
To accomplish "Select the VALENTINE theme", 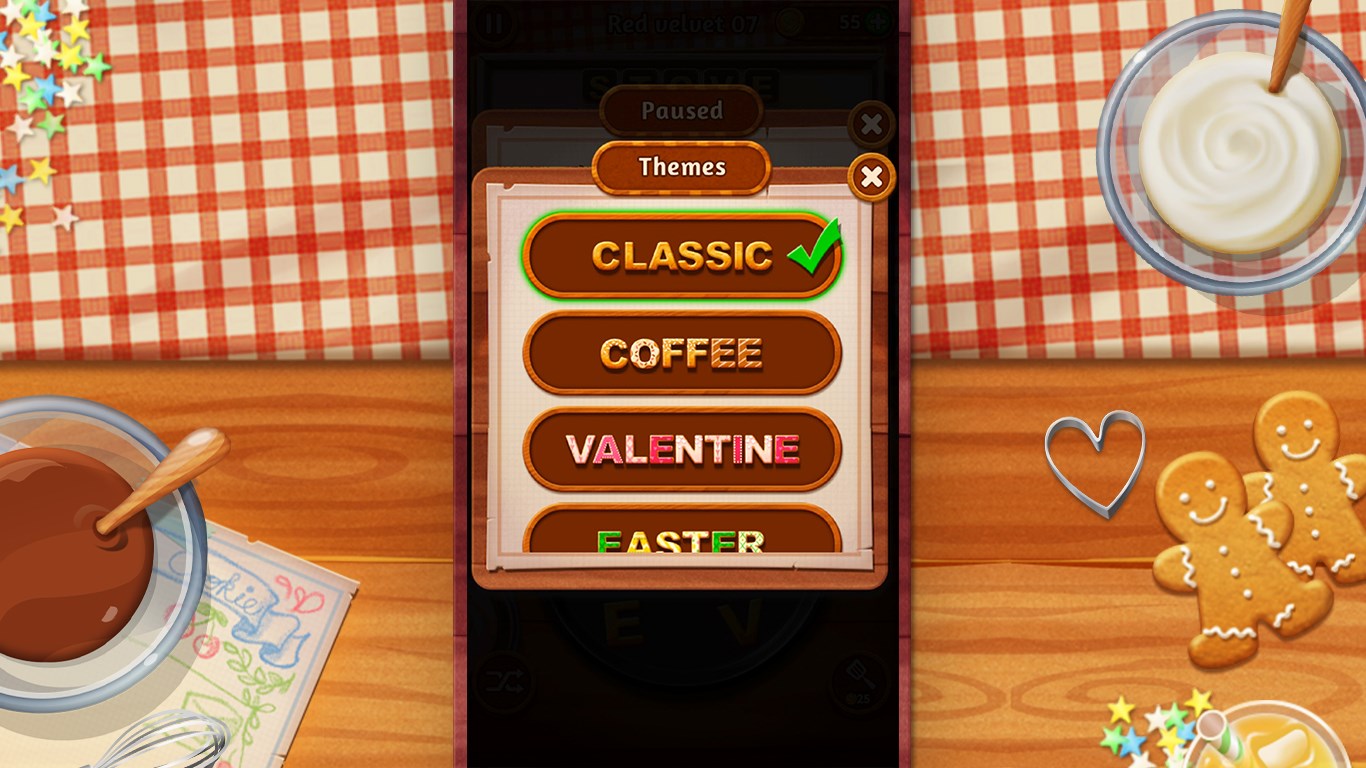I will click(x=681, y=449).
